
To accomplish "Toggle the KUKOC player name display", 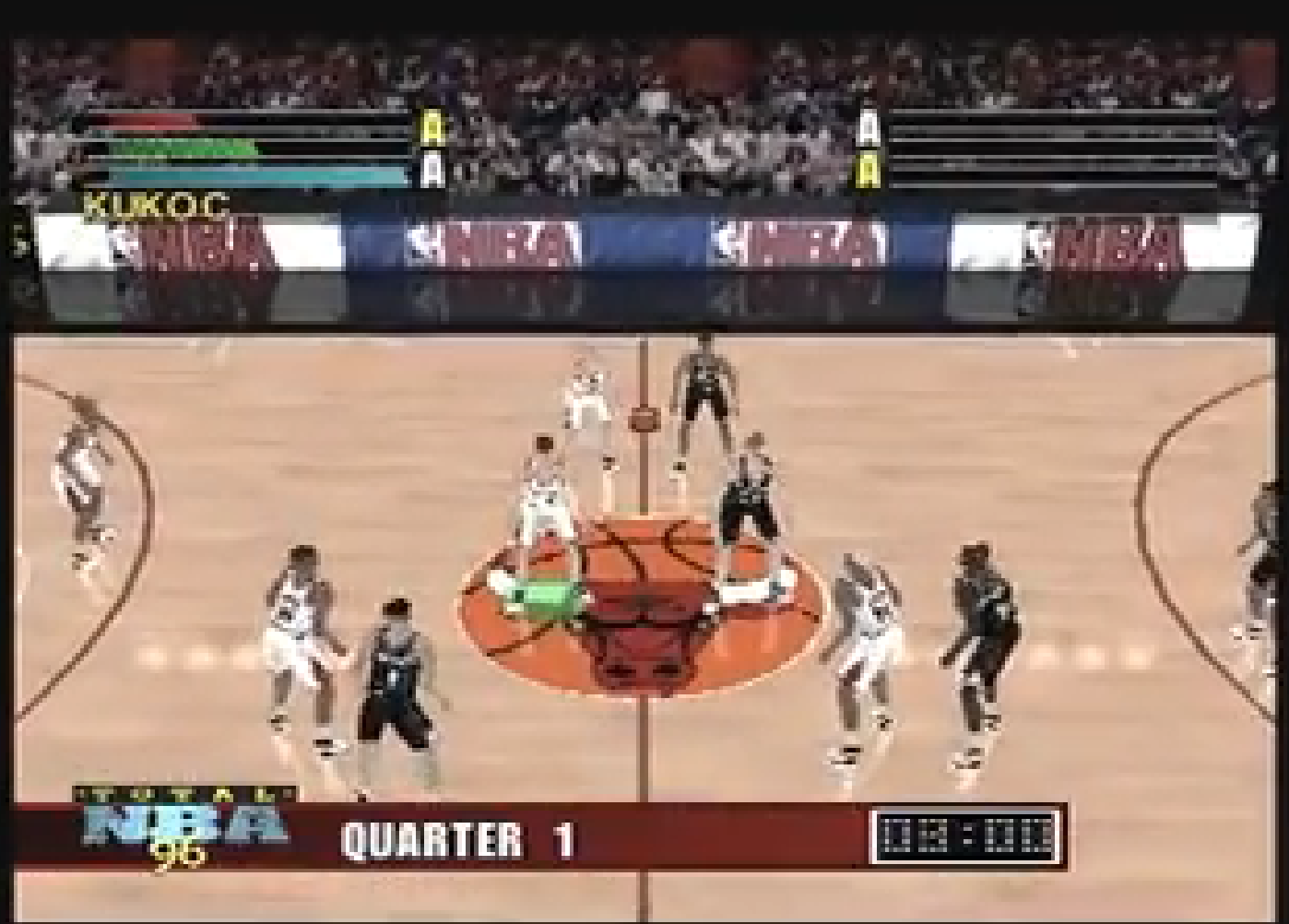I will [157, 203].
